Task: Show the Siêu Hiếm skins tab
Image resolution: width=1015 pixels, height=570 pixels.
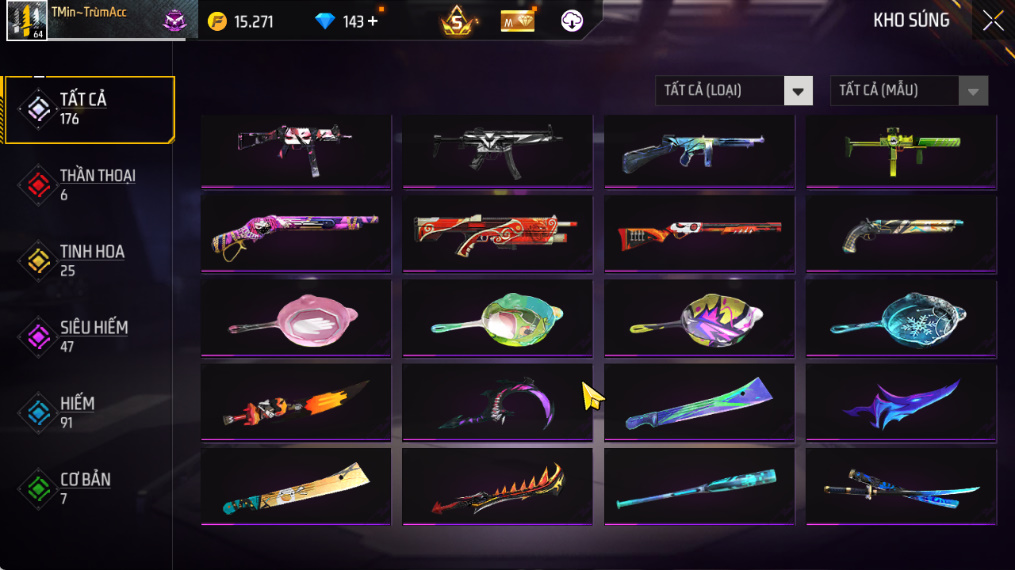Action: [x=88, y=336]
